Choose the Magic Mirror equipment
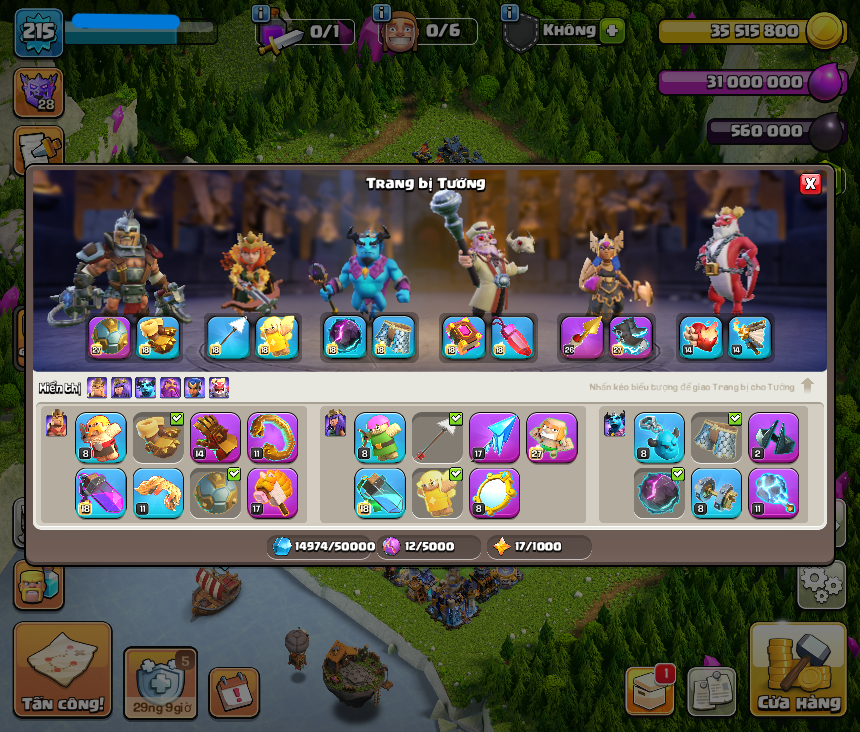The height and width of the screenshot is (732, 860). point(494,493)
